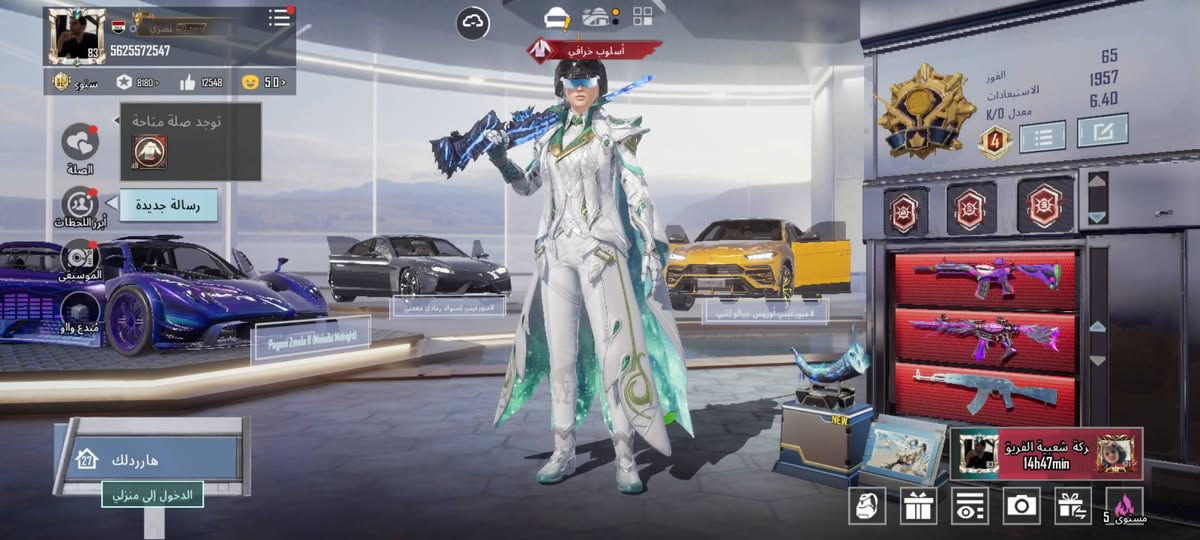Open the camera screenshot button
The image size is (1200, 540).
1021,505
